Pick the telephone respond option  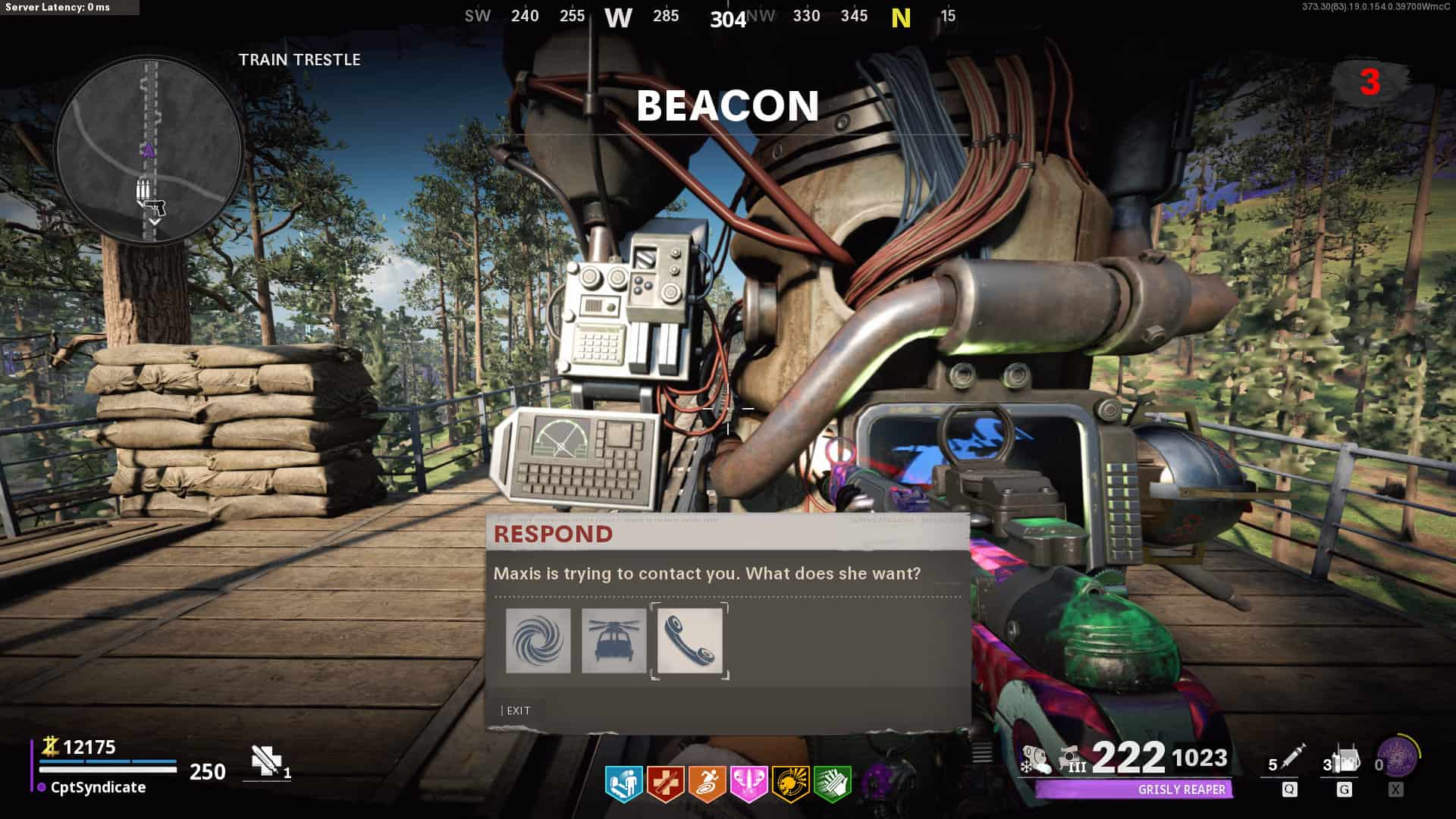pyautogui.click(x=689, y=641)
